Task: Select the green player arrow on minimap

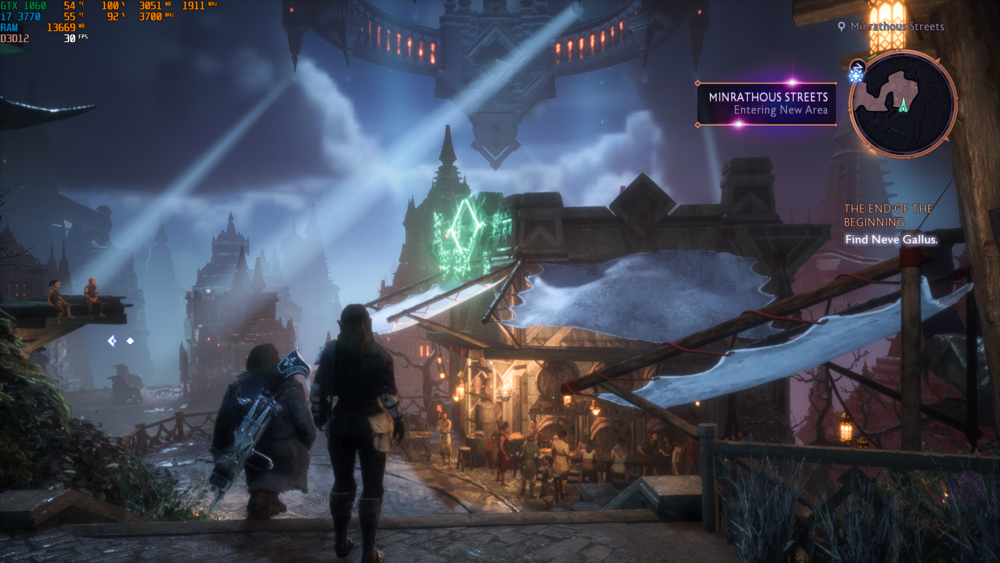Action: 903,104
